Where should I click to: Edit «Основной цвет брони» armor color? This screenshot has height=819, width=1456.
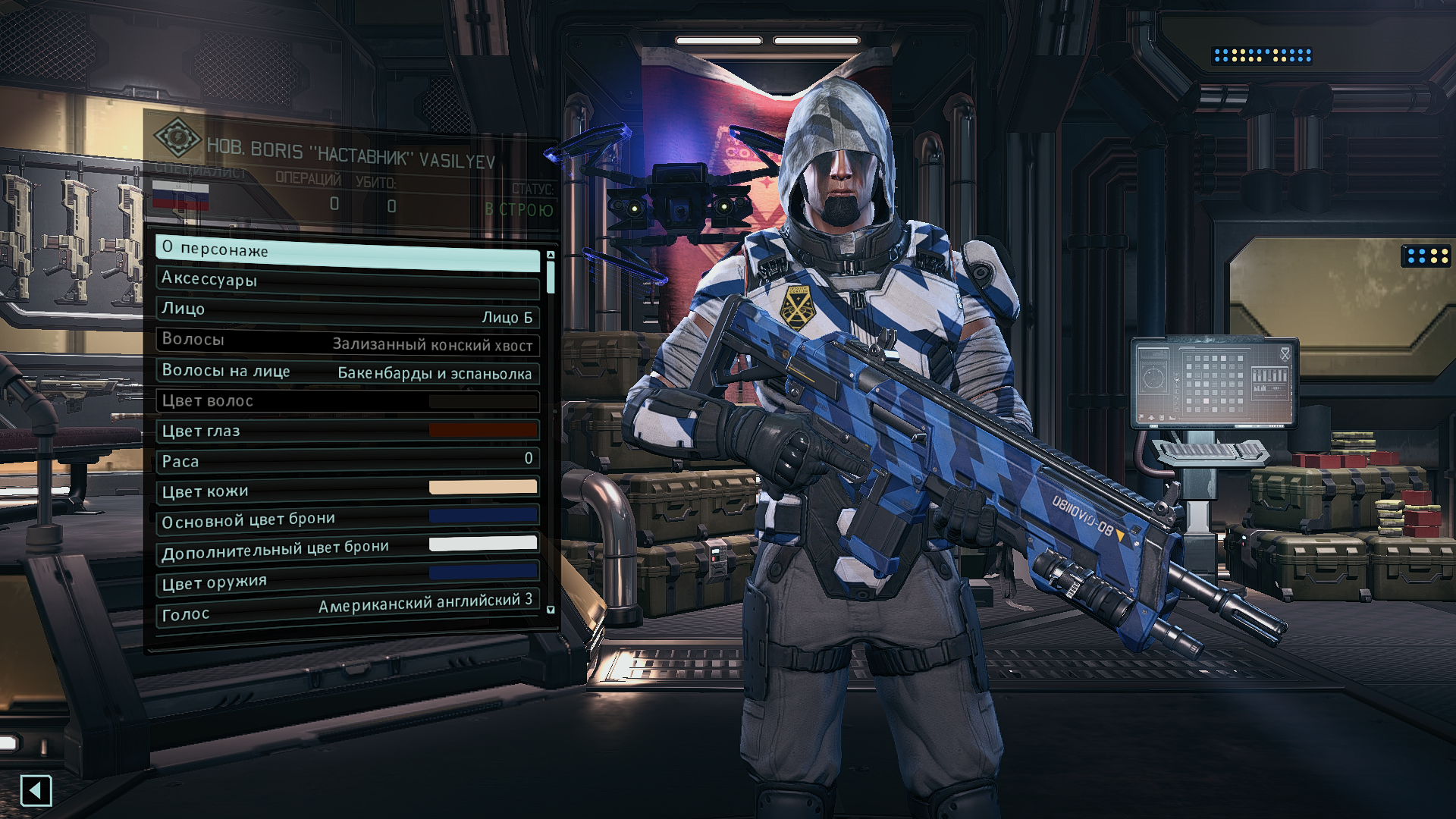pos(347,519)
